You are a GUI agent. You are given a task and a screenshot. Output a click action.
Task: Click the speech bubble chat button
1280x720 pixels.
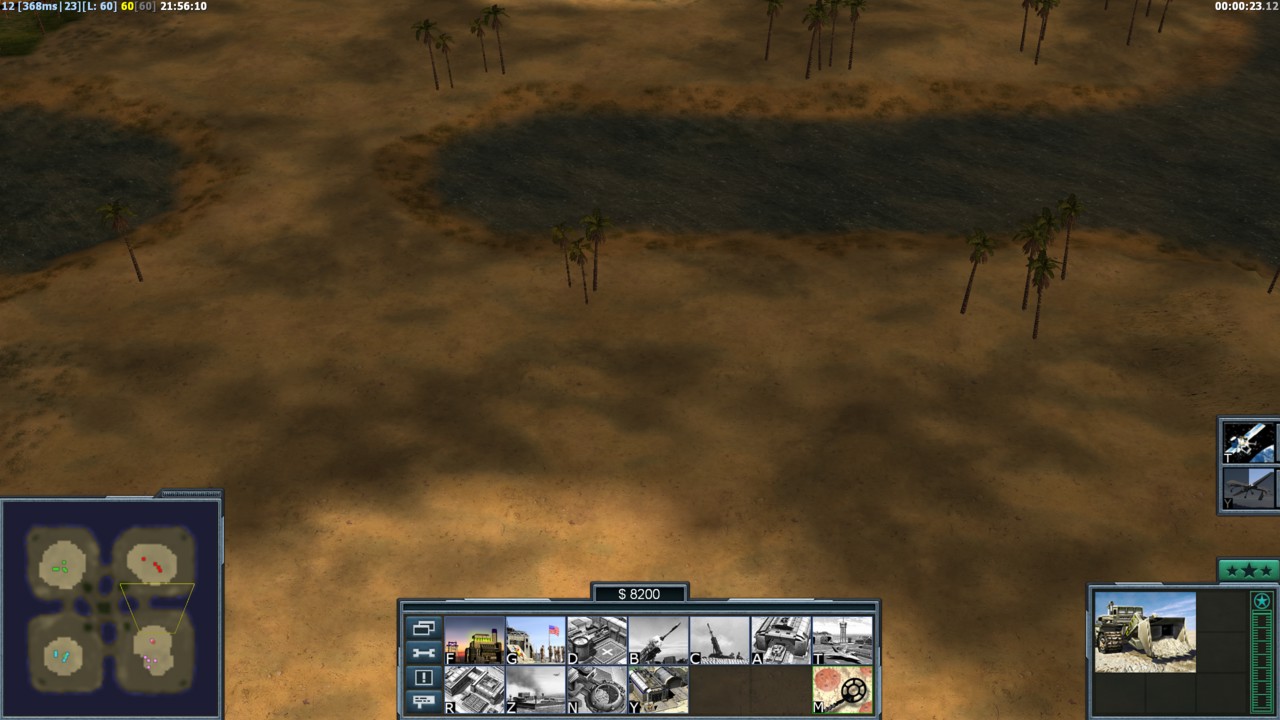(x=423, y=701)
